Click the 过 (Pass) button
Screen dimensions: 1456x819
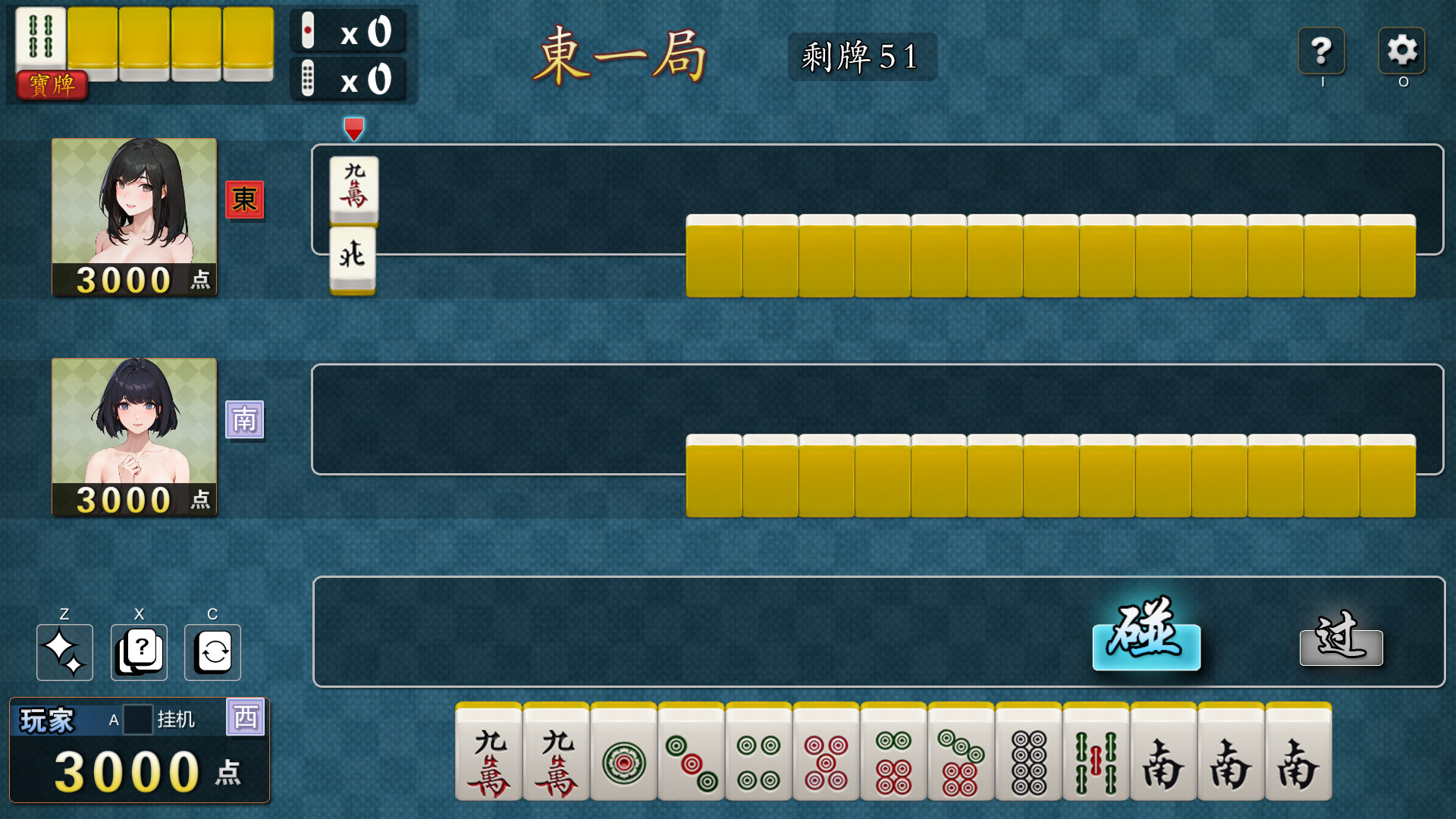click(x=1341, y=646)
